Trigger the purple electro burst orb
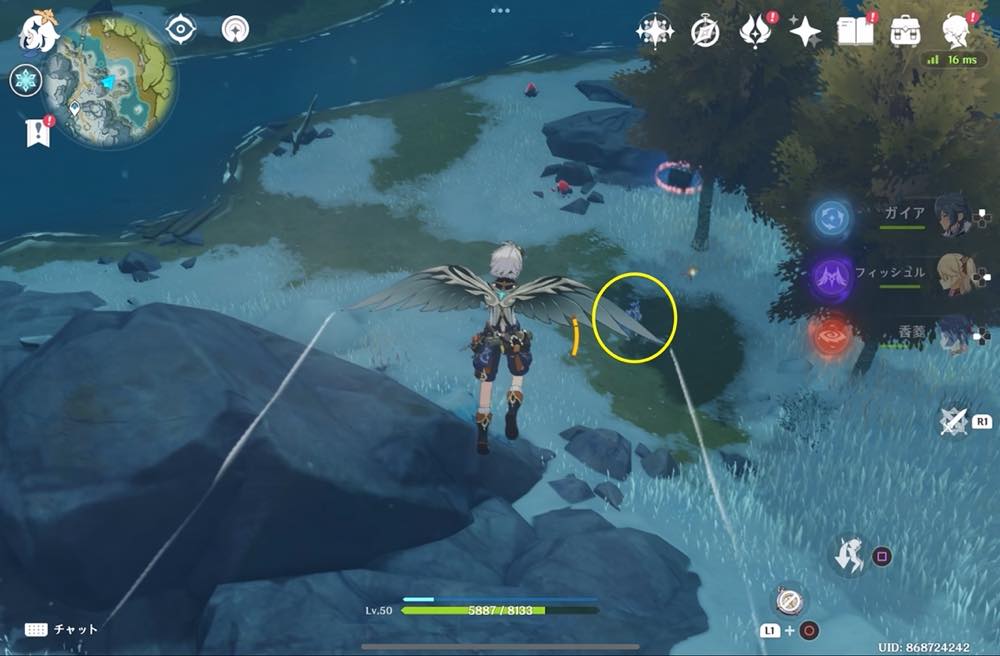 [x=831, y=276]
